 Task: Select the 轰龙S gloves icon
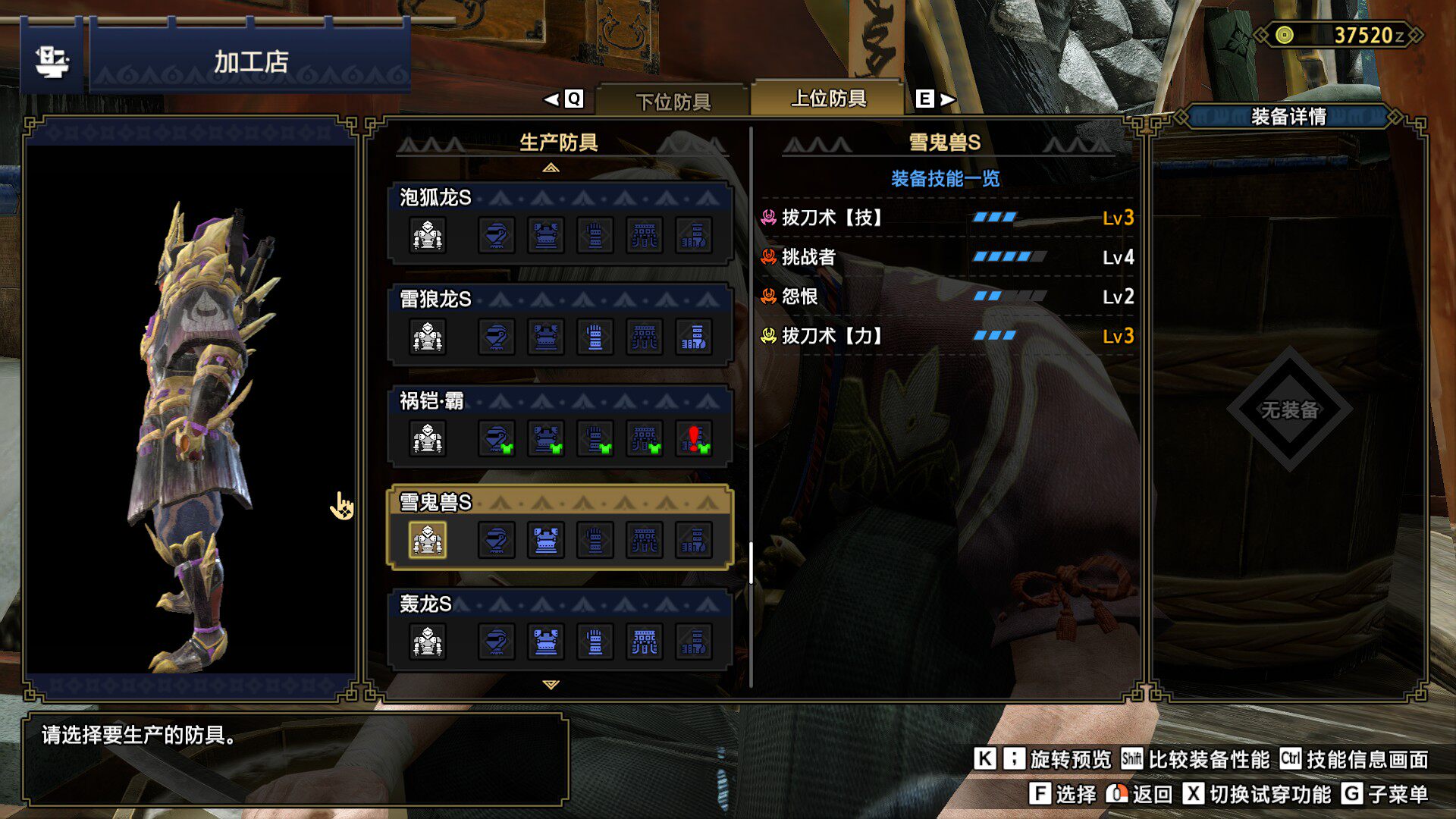point(595,642)
